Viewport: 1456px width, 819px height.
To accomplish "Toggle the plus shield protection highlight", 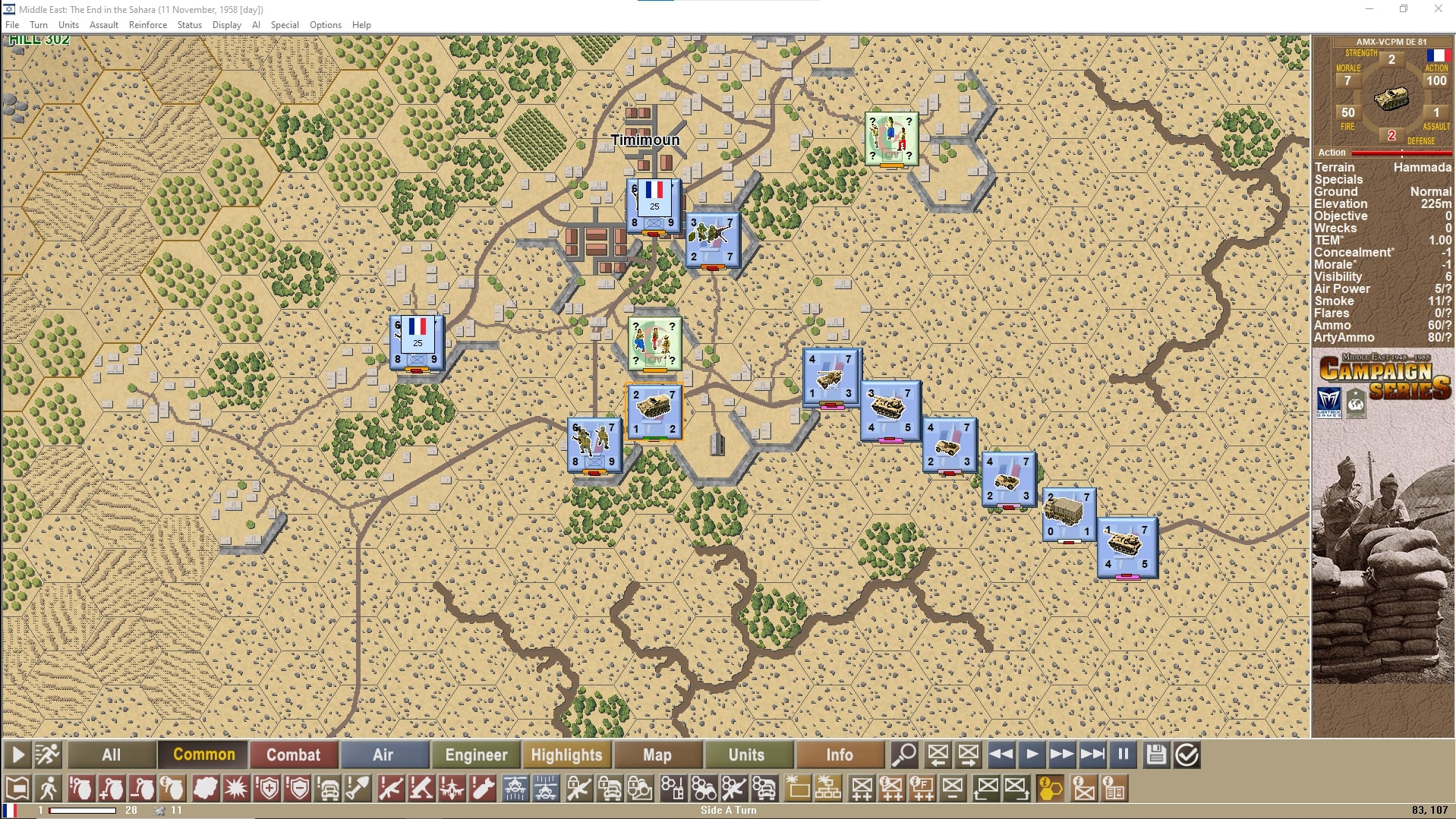I will tap(267, 788).
